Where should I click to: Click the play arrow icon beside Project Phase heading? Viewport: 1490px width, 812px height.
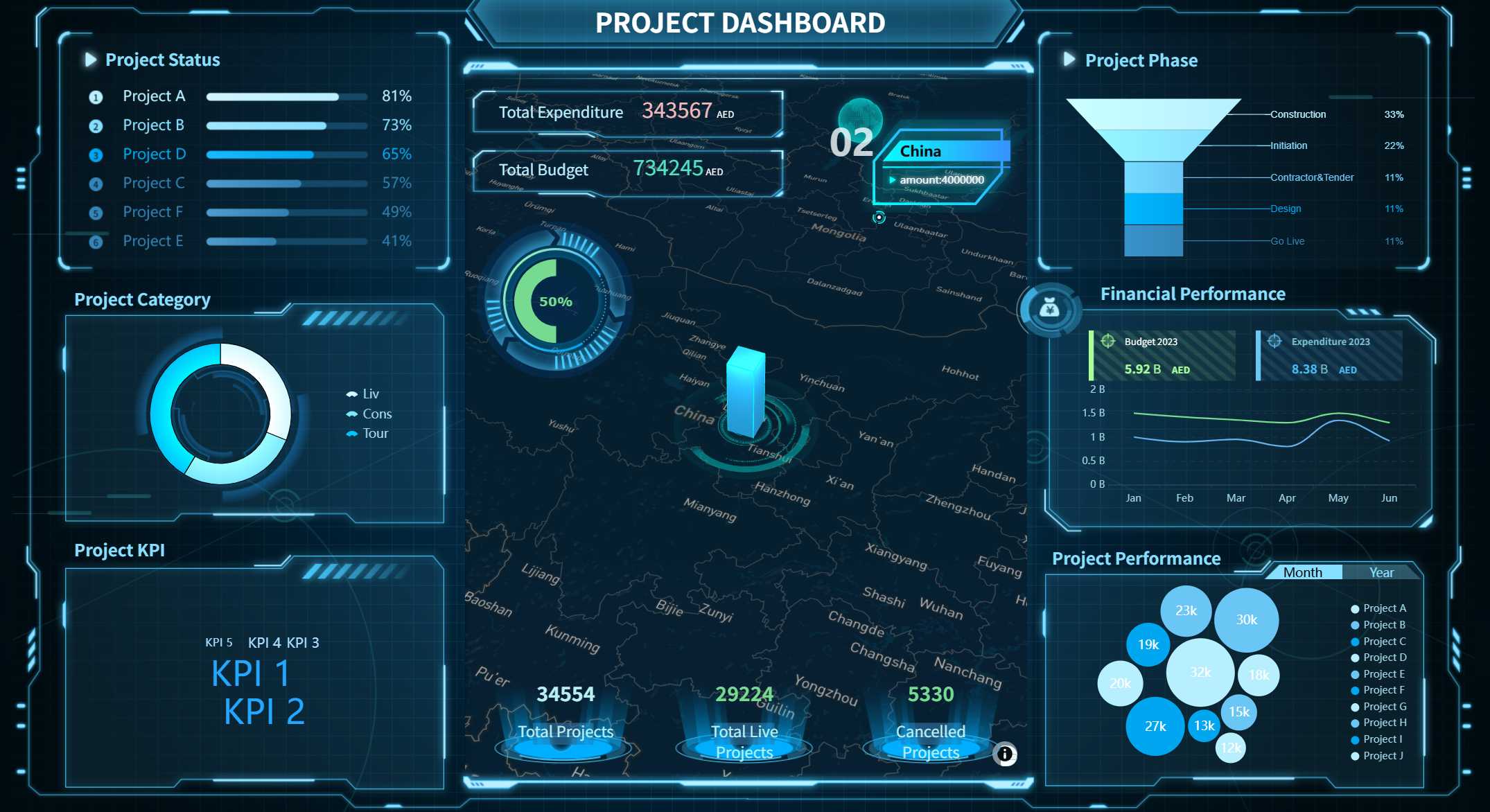pos(1067,60)
